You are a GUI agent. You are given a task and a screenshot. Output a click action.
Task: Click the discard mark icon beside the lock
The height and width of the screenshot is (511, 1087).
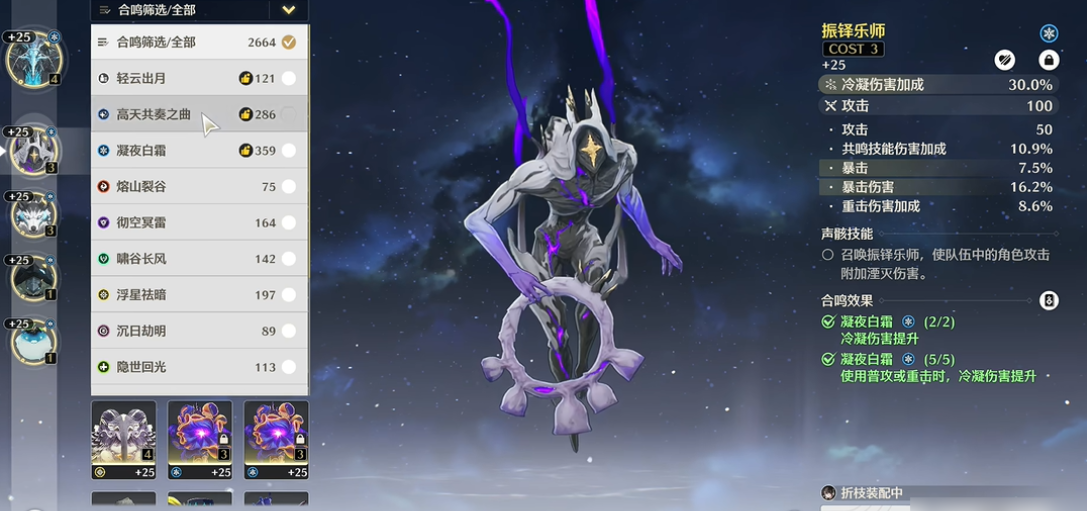[1005, 60]
